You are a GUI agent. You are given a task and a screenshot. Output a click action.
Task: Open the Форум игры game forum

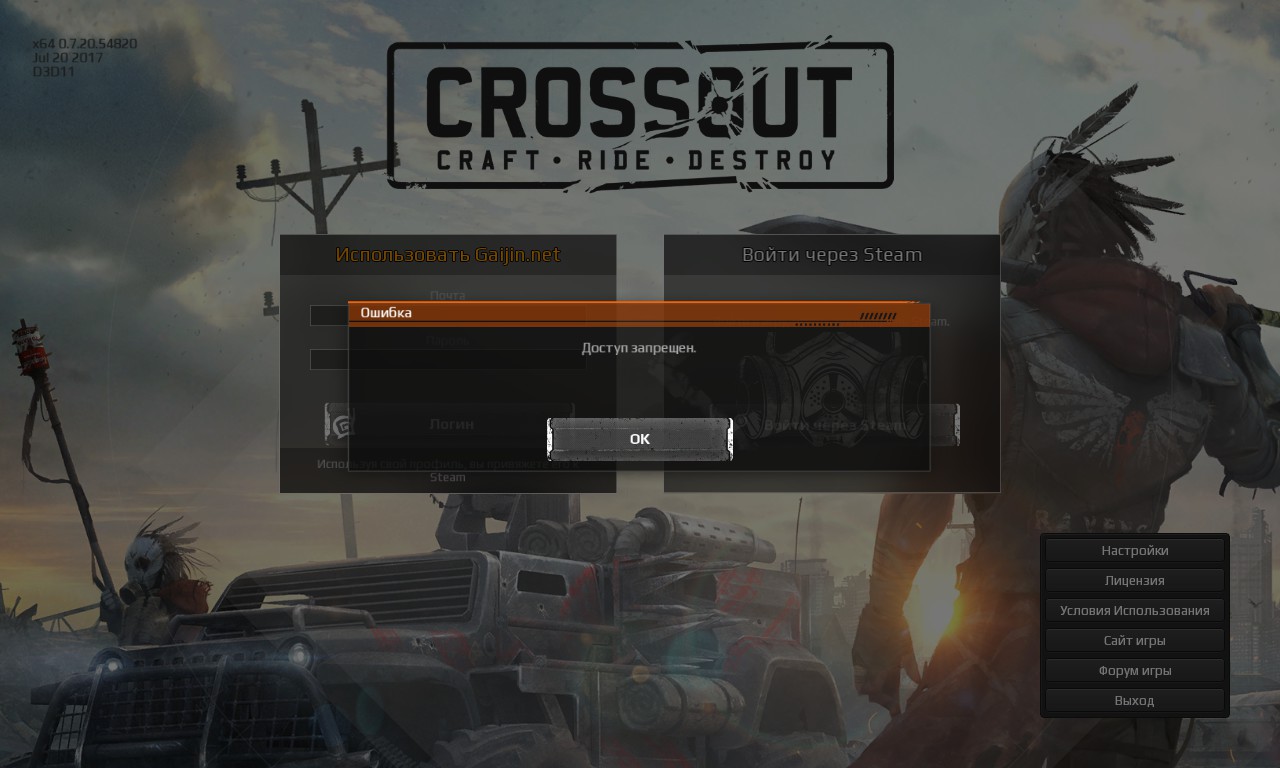[x=1134, y=670]
